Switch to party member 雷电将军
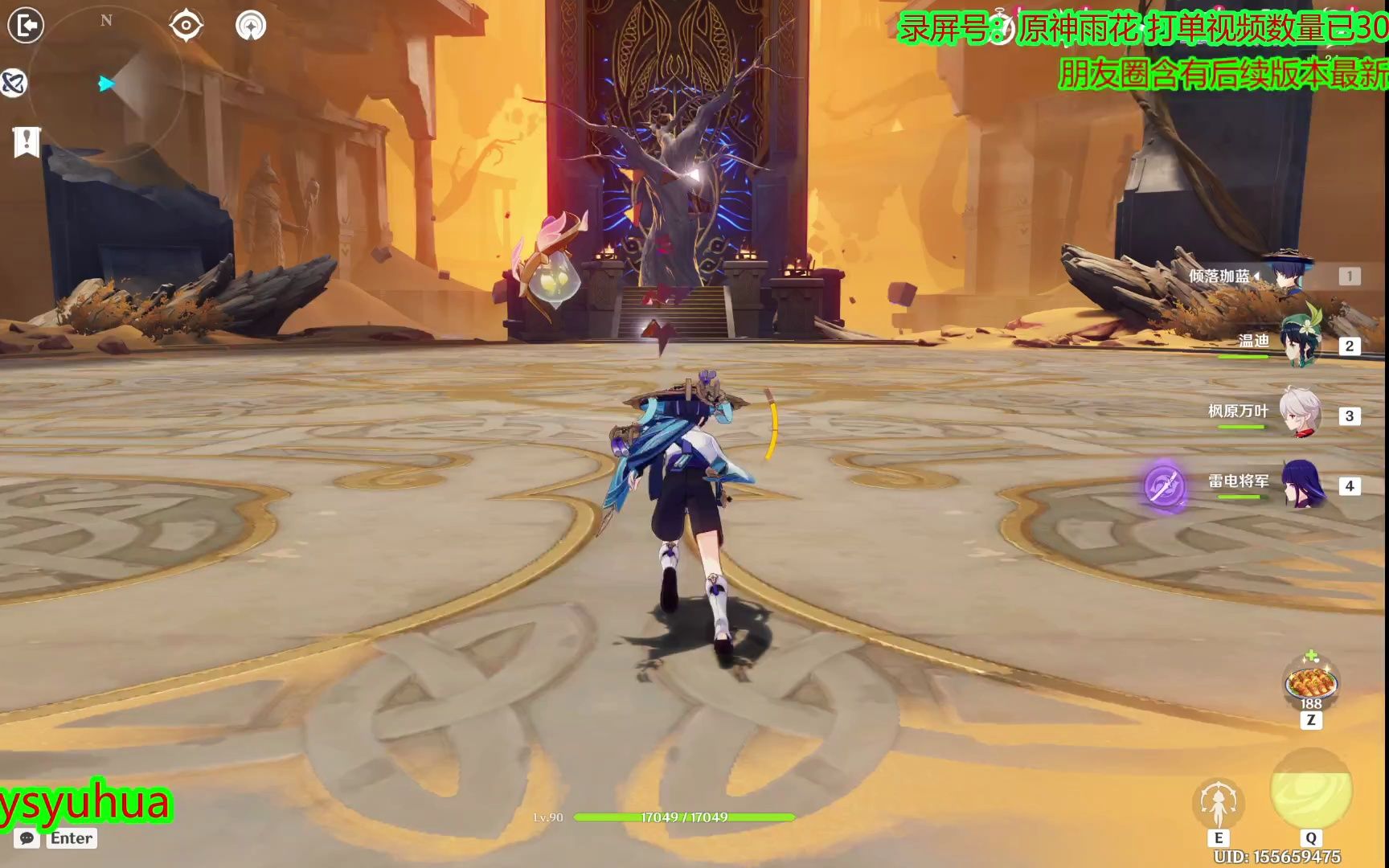Image resolution: width=1389 pixels, height=868 pixels. [1301, 483]
